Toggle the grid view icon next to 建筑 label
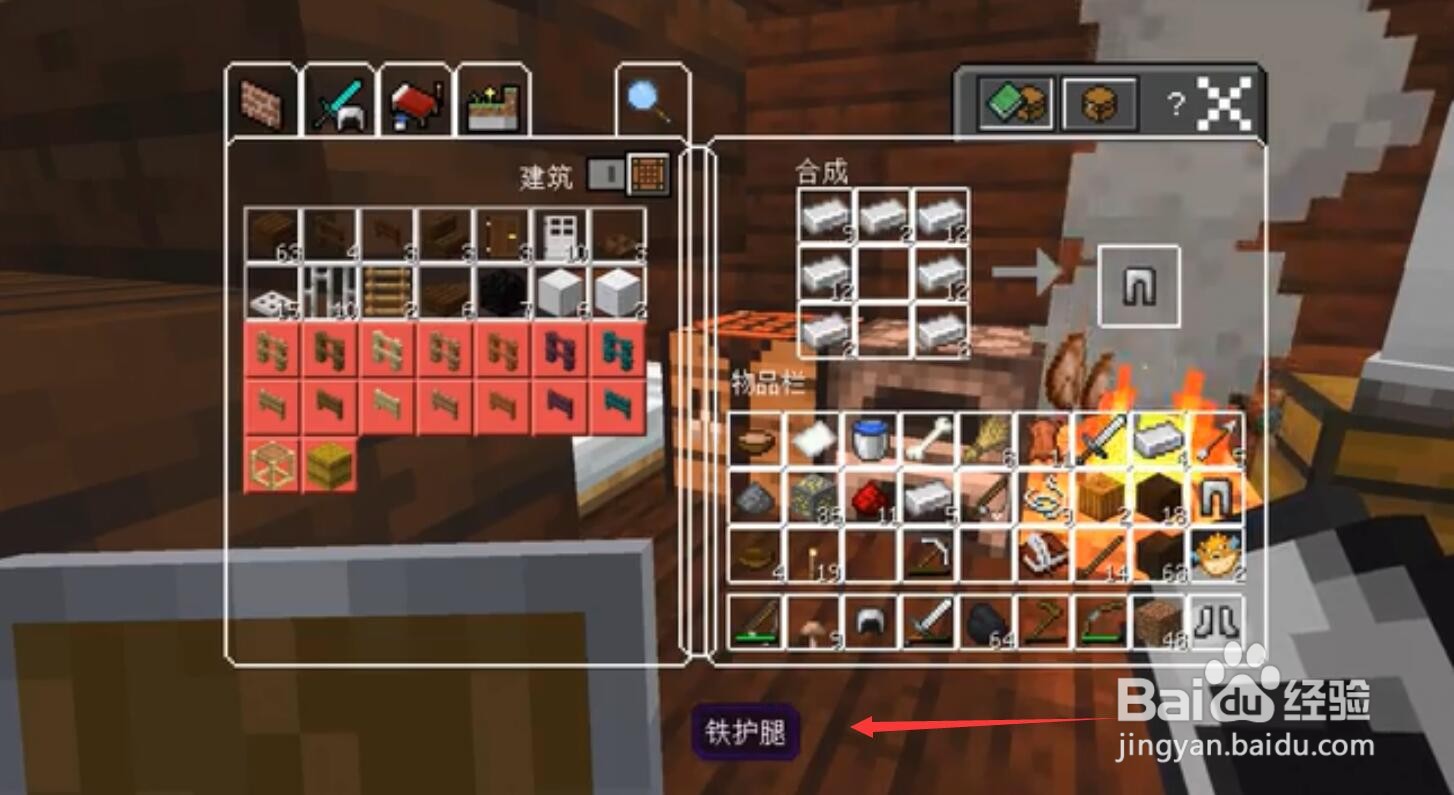The image size is (1454, 795). pyautogui.click(x=647, y=173)
